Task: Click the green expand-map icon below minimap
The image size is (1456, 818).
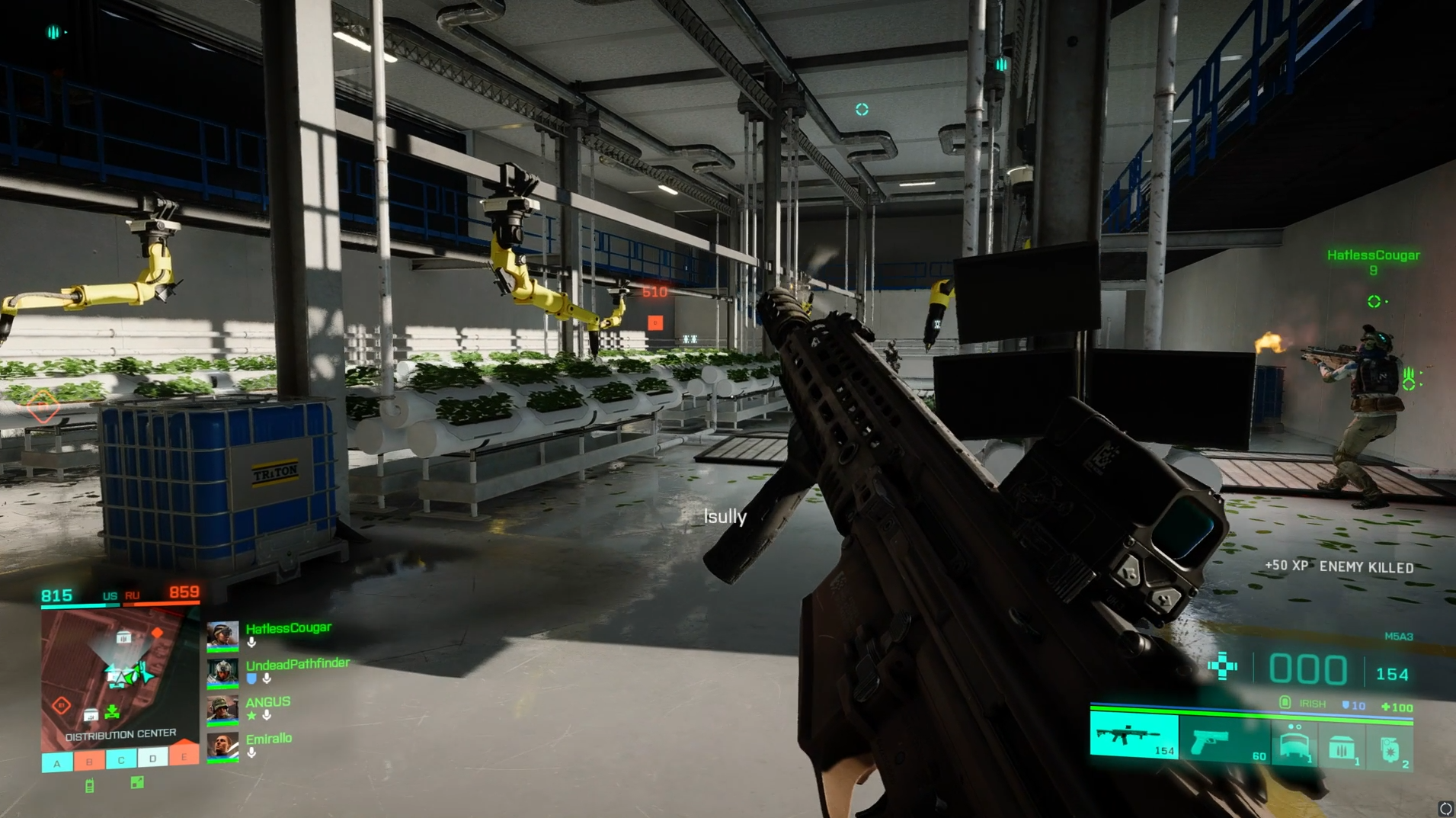Action: click(x=137, y=782)
